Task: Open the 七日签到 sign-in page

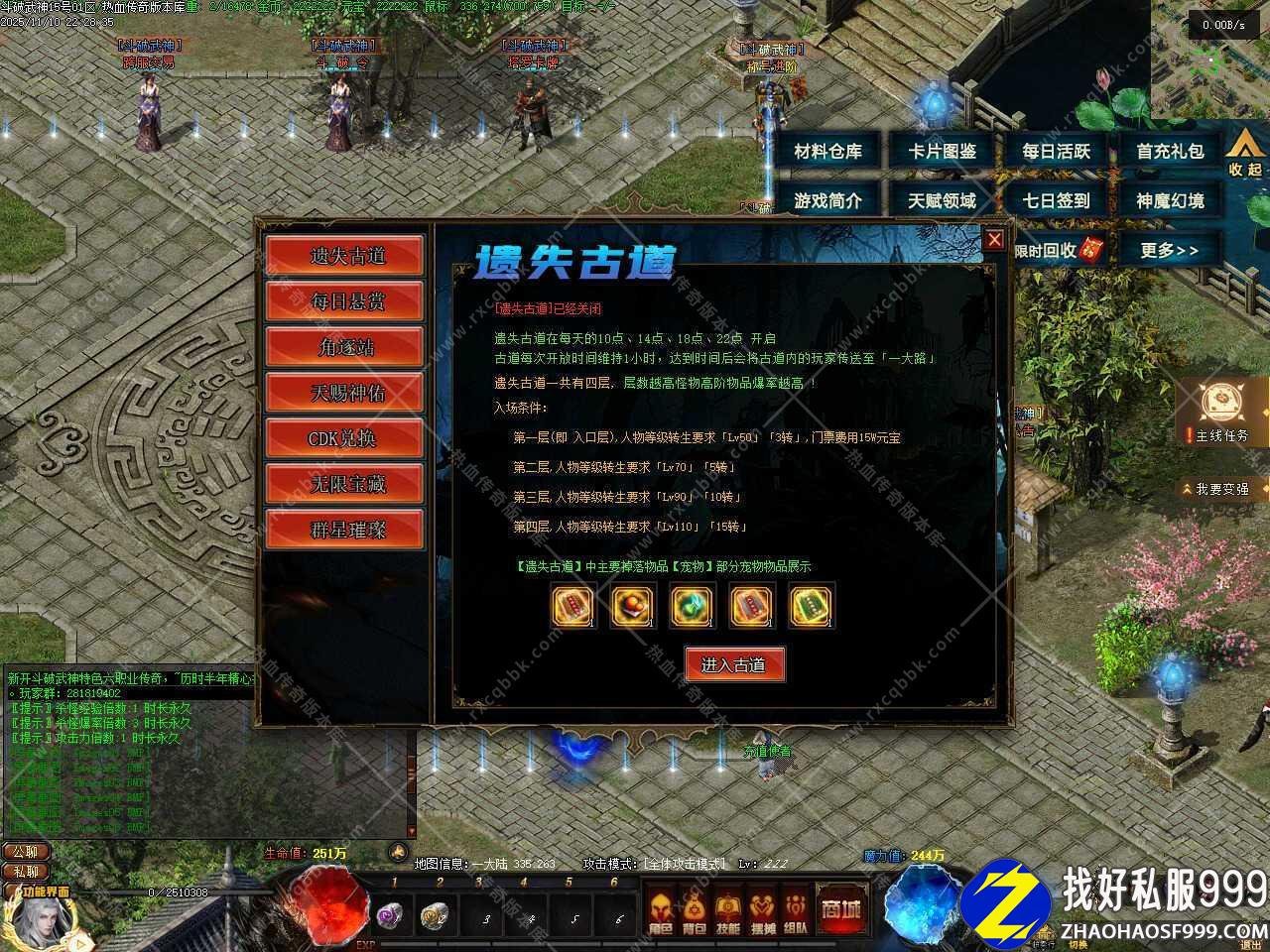Action: point(1056,199)
